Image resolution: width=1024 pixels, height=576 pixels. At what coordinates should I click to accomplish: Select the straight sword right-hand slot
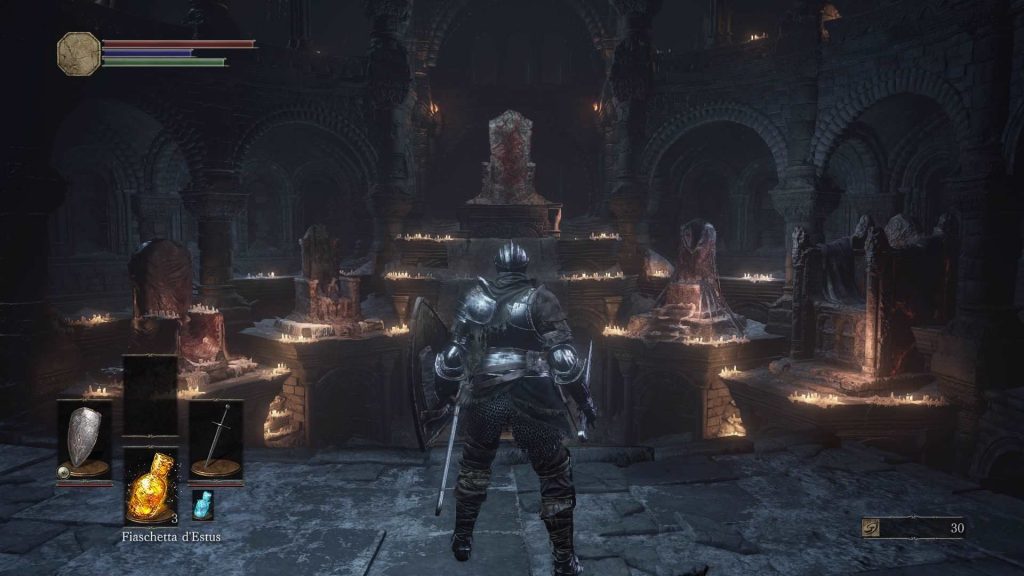coord(216,439)
